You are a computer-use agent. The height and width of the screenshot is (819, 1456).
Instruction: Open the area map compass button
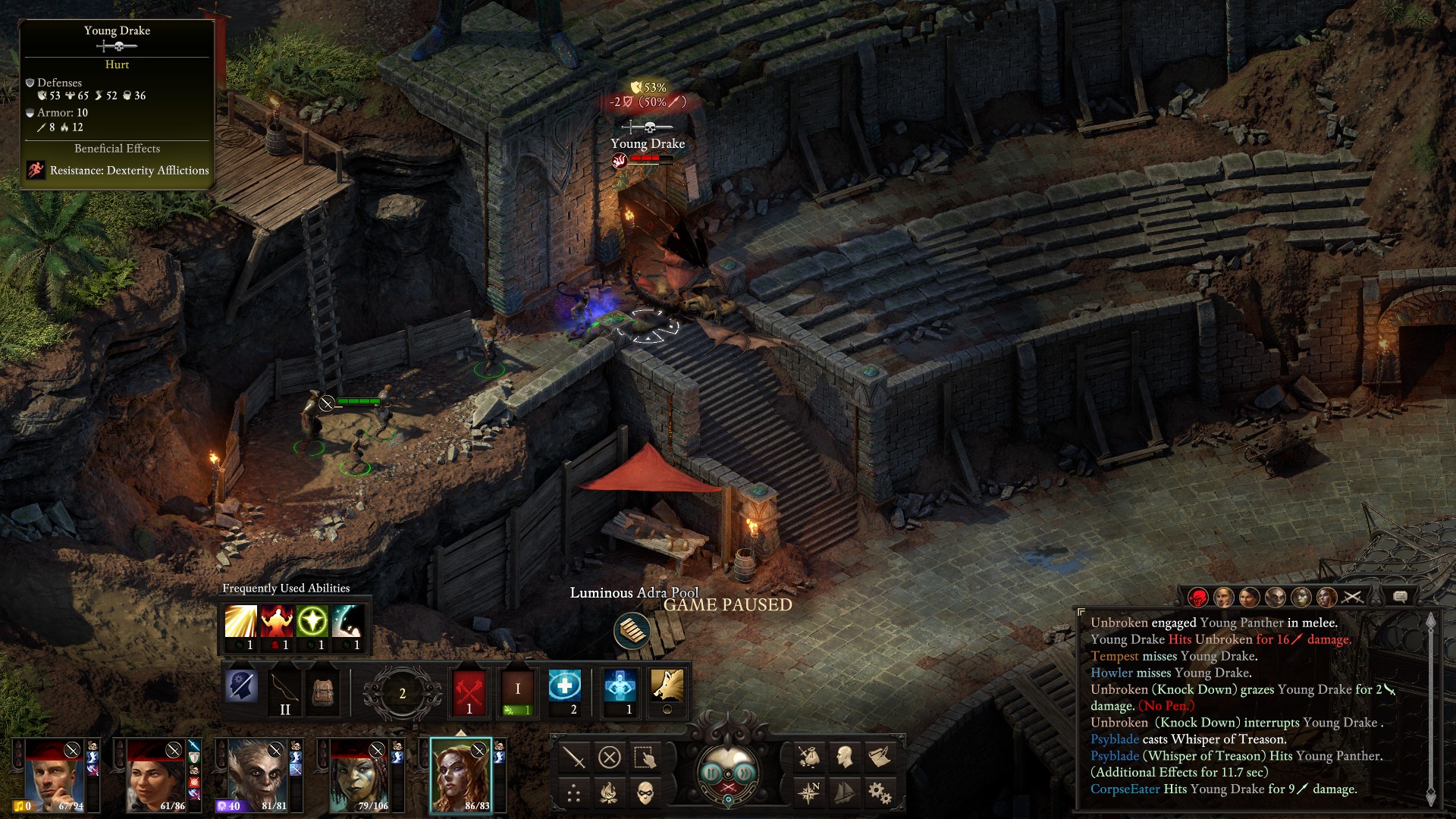[809, 793]
